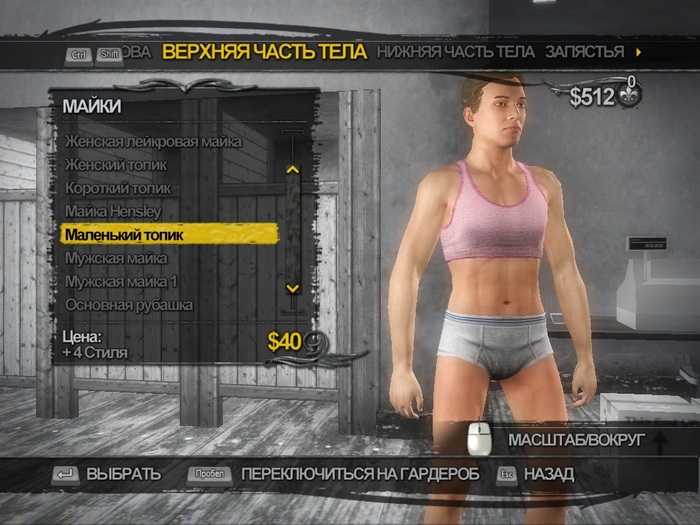Screen dimensions: 700x525
Task: Select the Майка Hensley item
Action: point(113,211)
